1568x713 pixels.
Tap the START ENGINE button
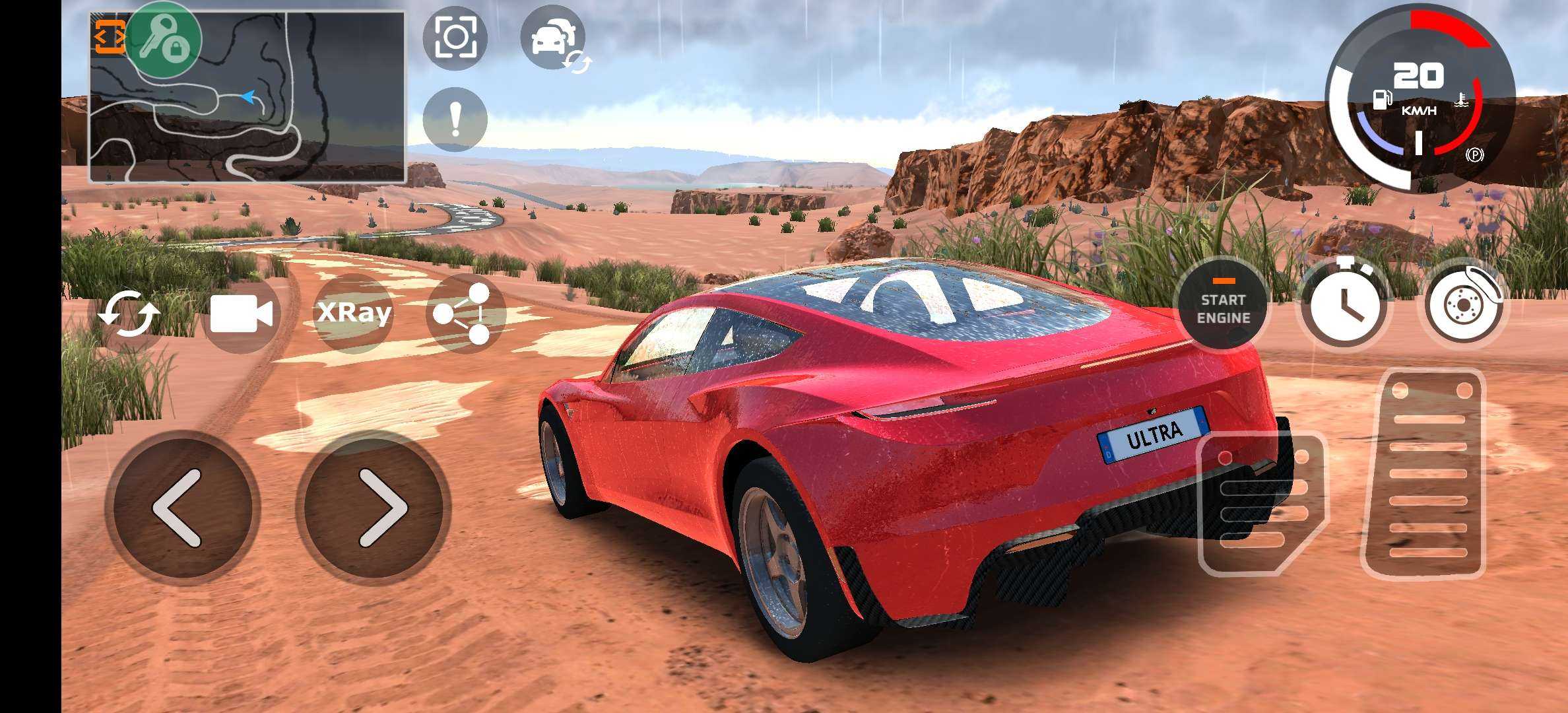tap(1223, 308)
